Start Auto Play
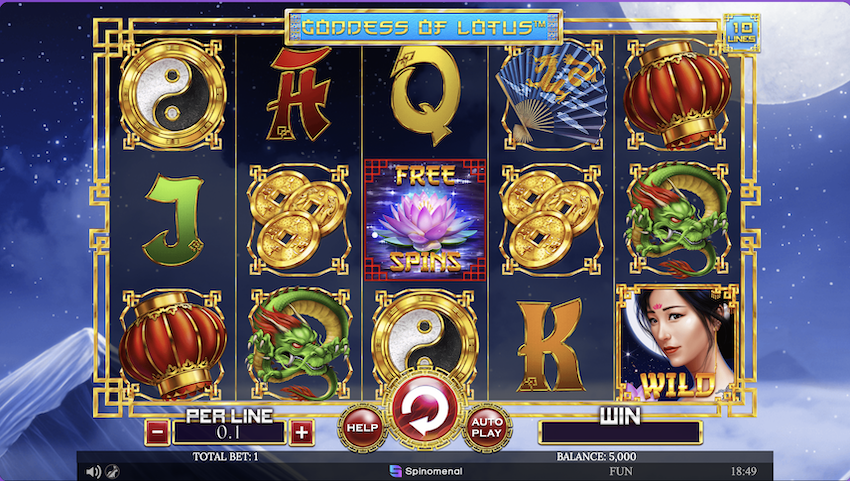This screenshot has width=850, height=481. point(487,427)
